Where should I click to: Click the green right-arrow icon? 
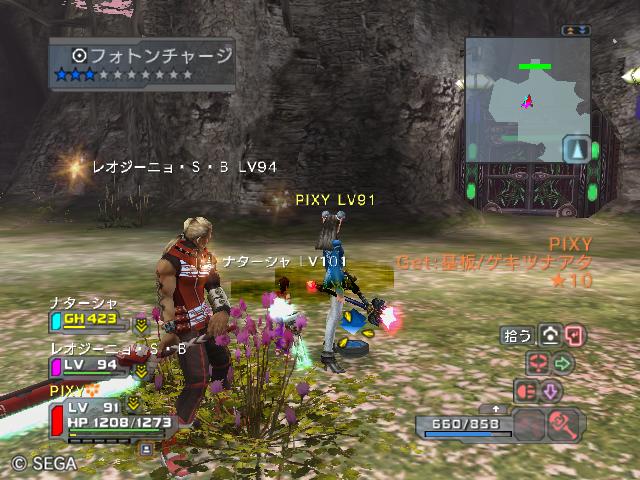[x=563, y=362]
